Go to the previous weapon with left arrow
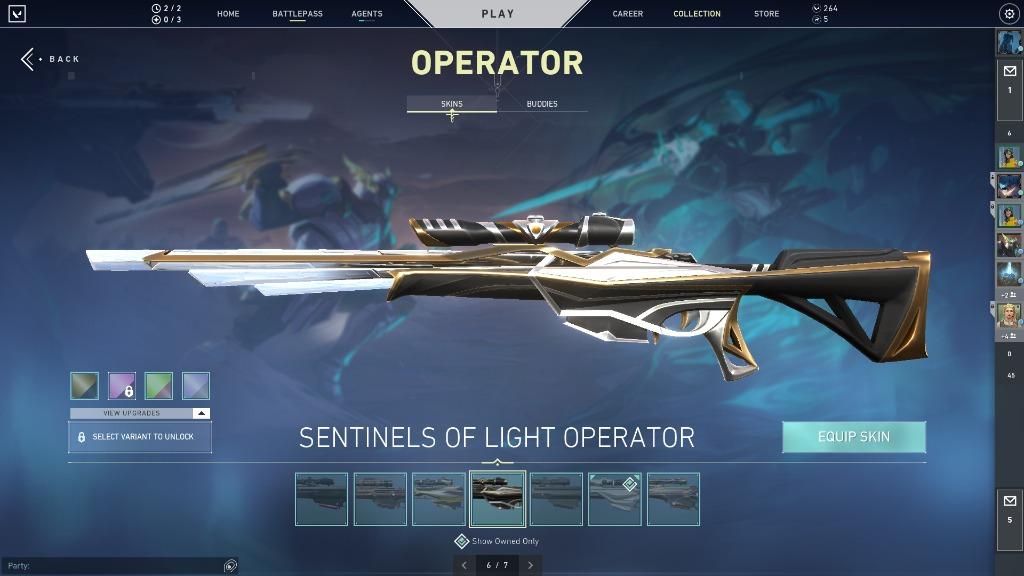 [464, 565]
